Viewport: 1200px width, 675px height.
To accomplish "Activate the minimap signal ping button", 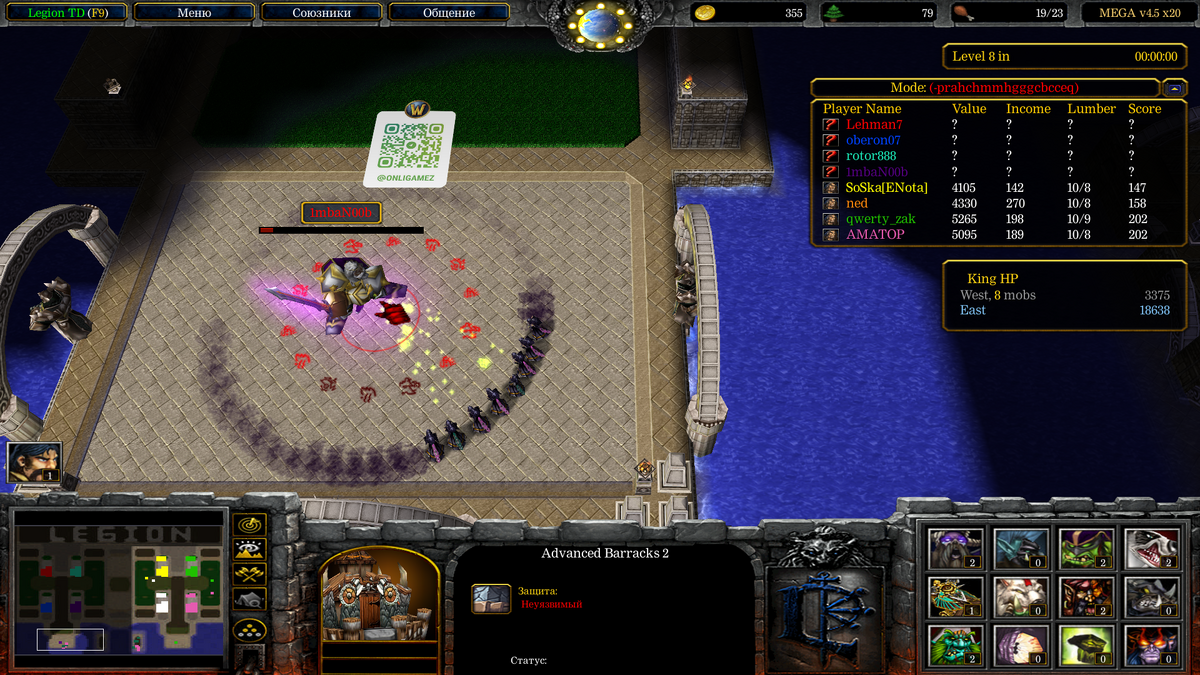I will [x=249, y=524].
